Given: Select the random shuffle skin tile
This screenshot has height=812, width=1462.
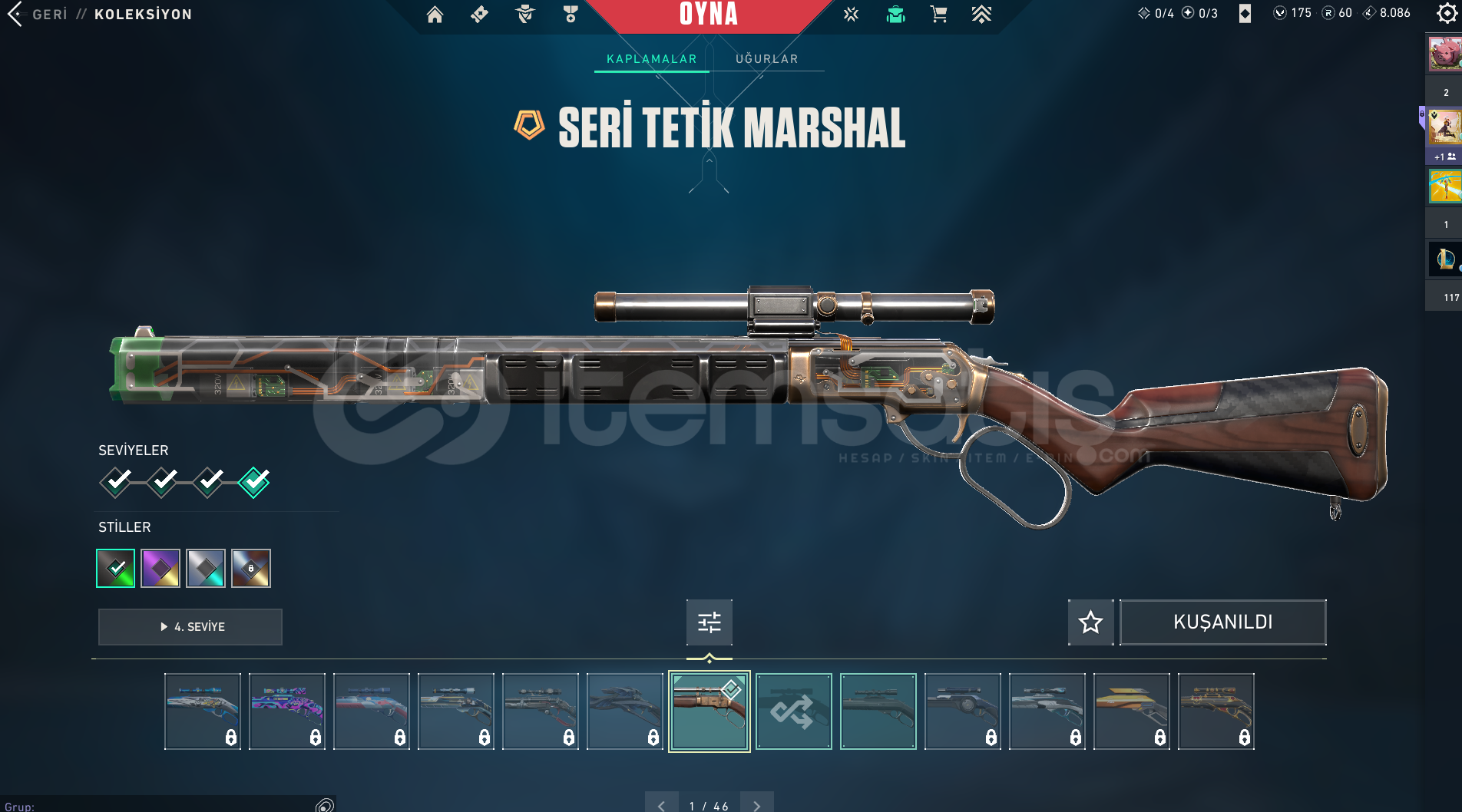Looking at the screenshot, I should (793, 711).
